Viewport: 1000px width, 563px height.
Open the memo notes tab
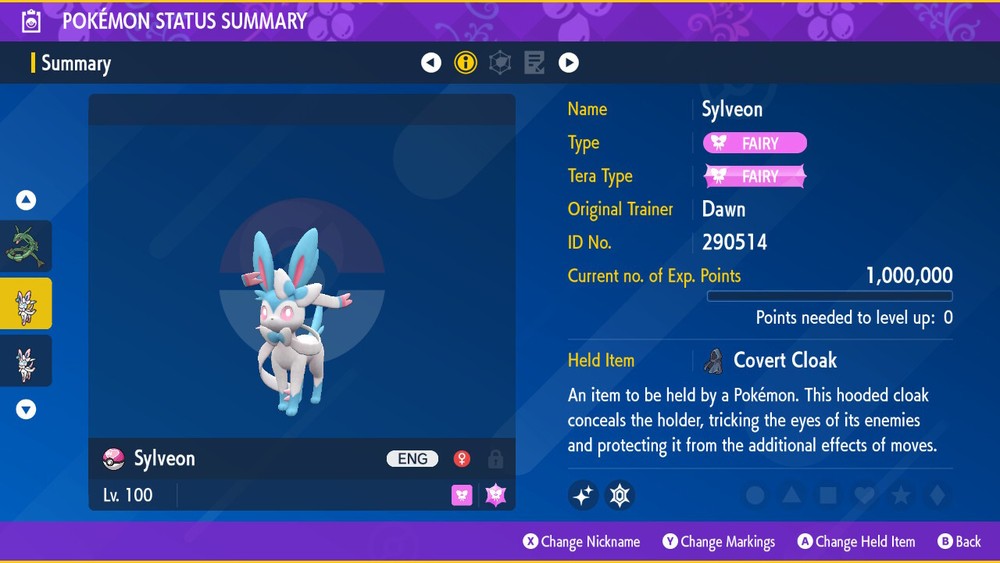point(534,63)
